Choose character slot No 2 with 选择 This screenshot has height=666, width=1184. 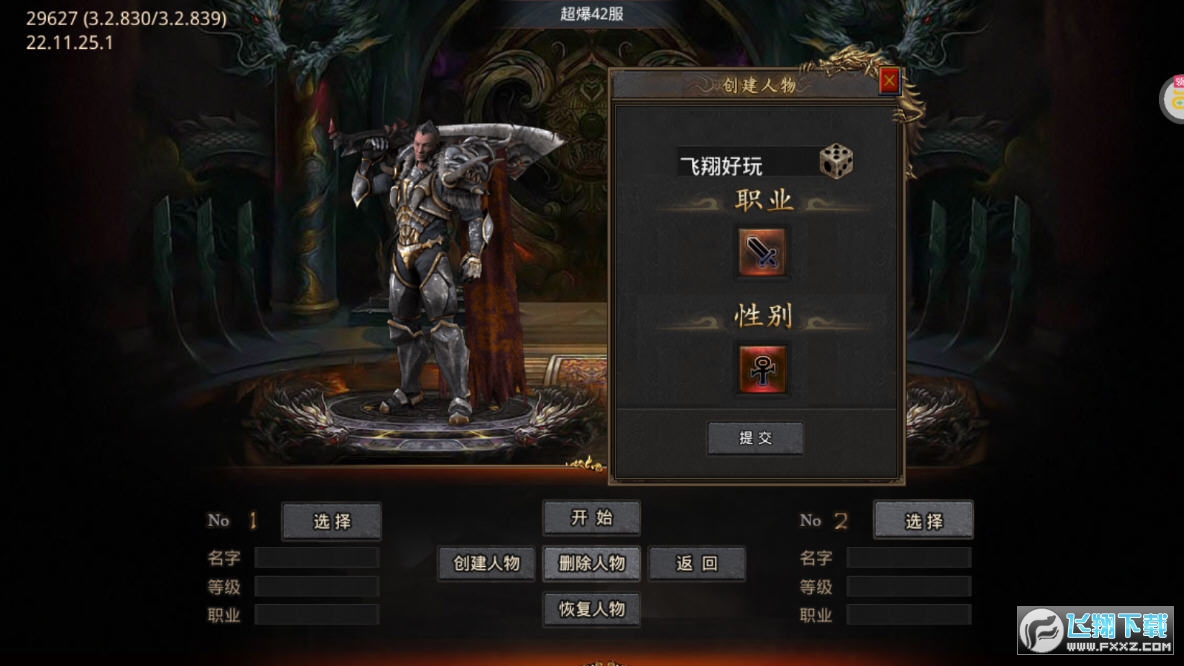click(x=923, y=521)
